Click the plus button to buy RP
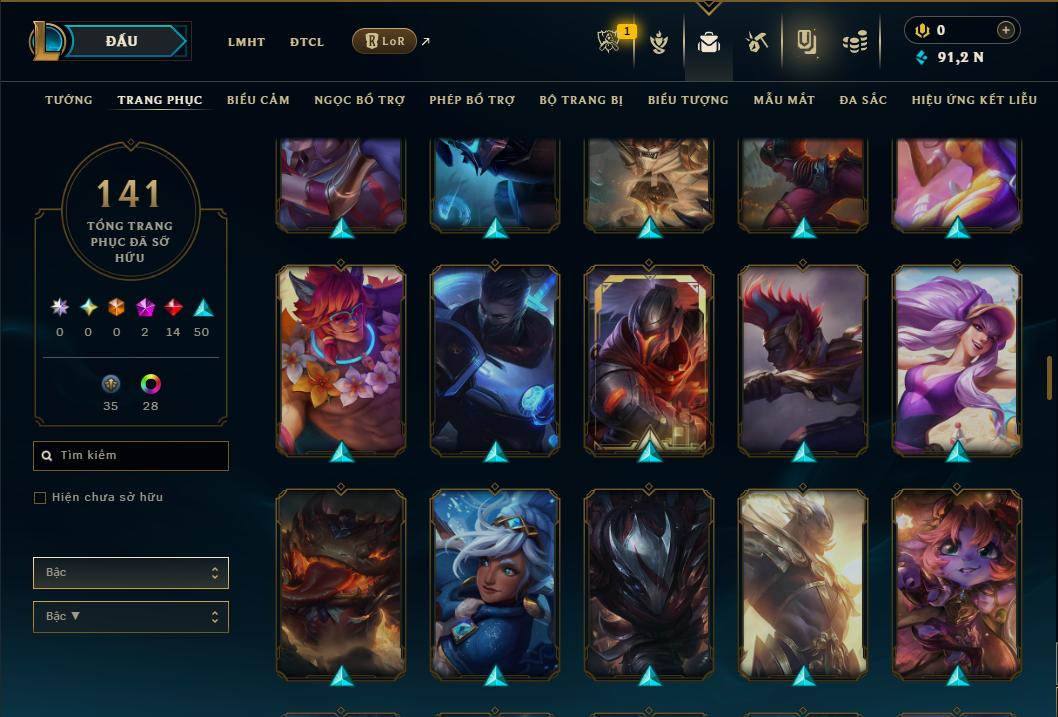 click(1006, 31)
